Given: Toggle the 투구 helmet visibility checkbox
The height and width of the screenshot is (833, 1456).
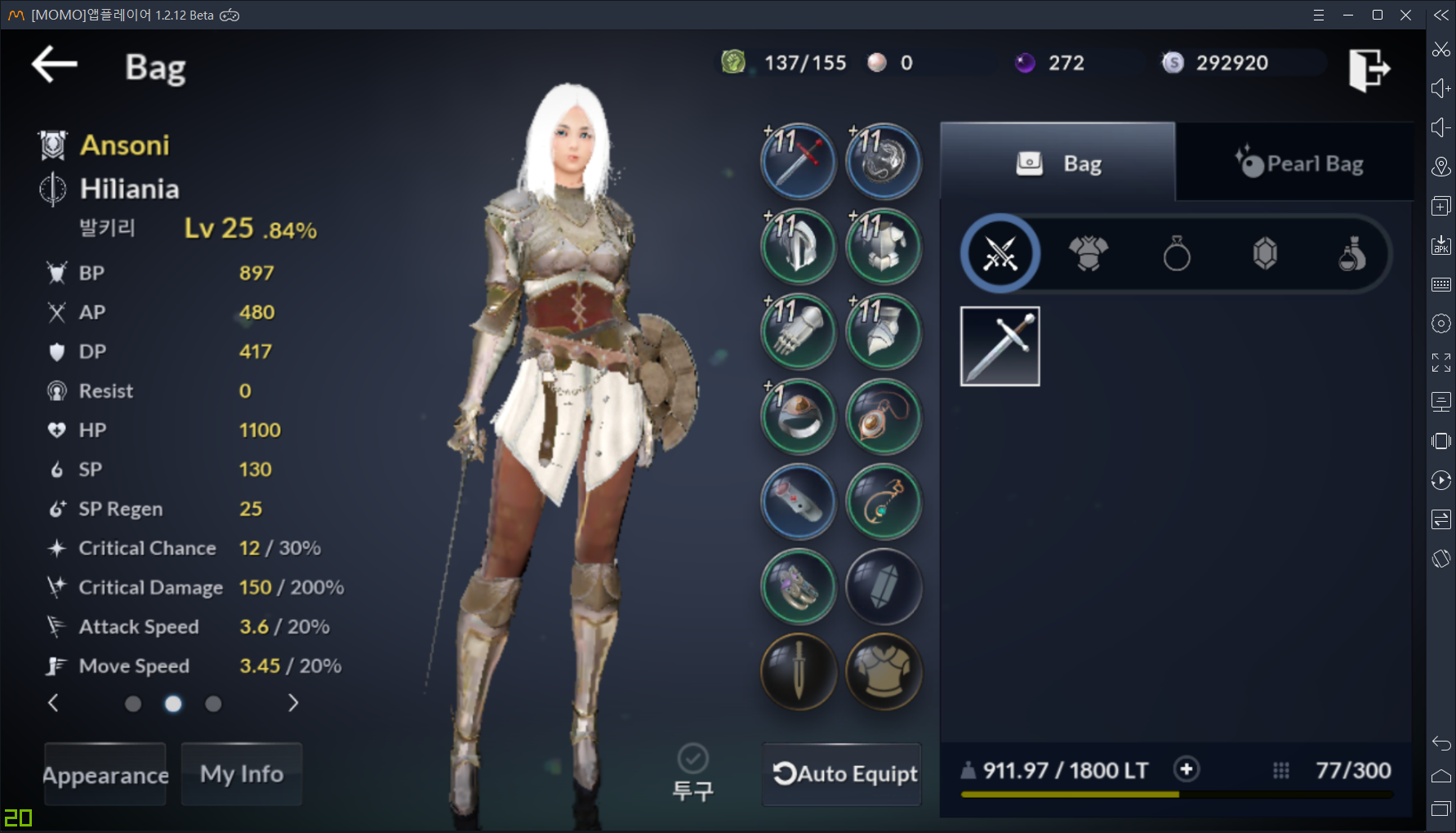Looking at the screenshot, I should click(x=692, y=759).
